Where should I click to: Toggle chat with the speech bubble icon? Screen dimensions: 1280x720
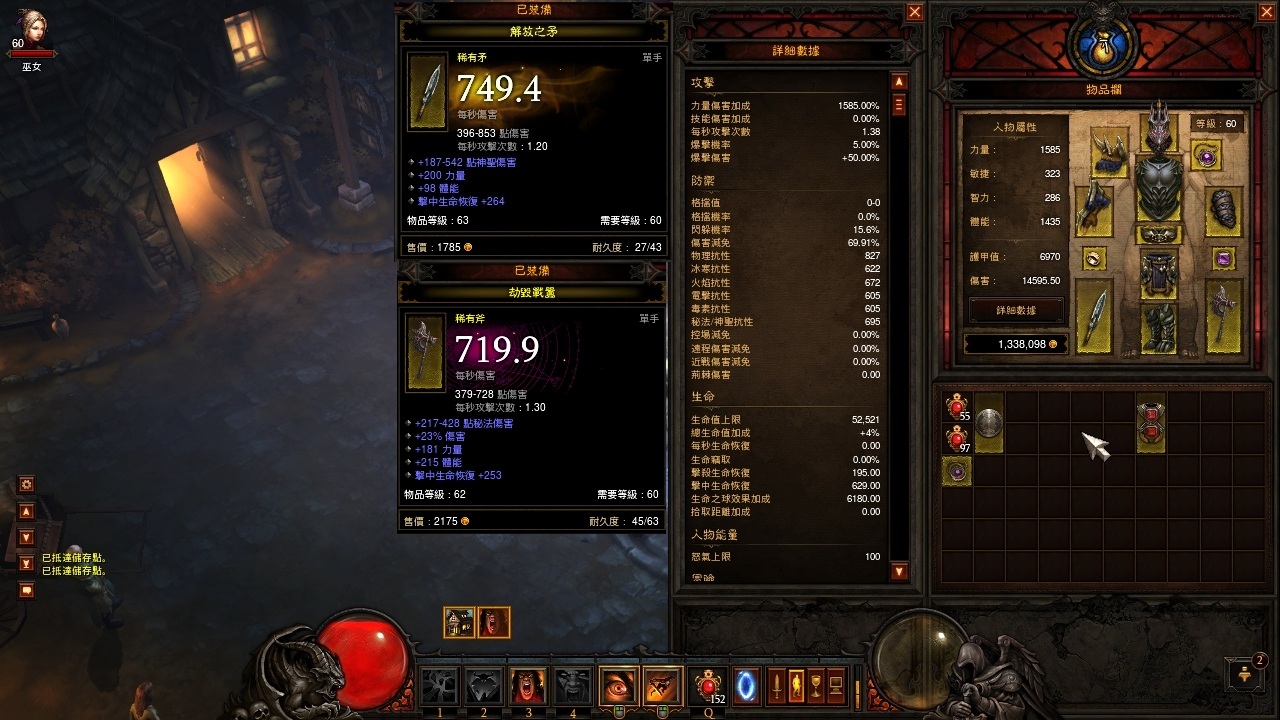[x=26, y=589]
